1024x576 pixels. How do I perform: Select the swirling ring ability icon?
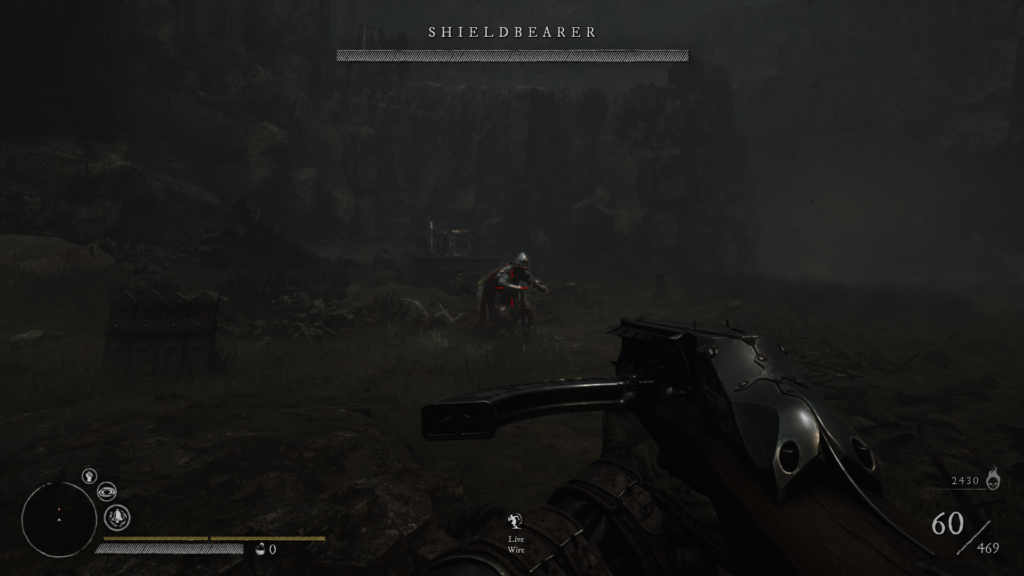click(107, 491)
